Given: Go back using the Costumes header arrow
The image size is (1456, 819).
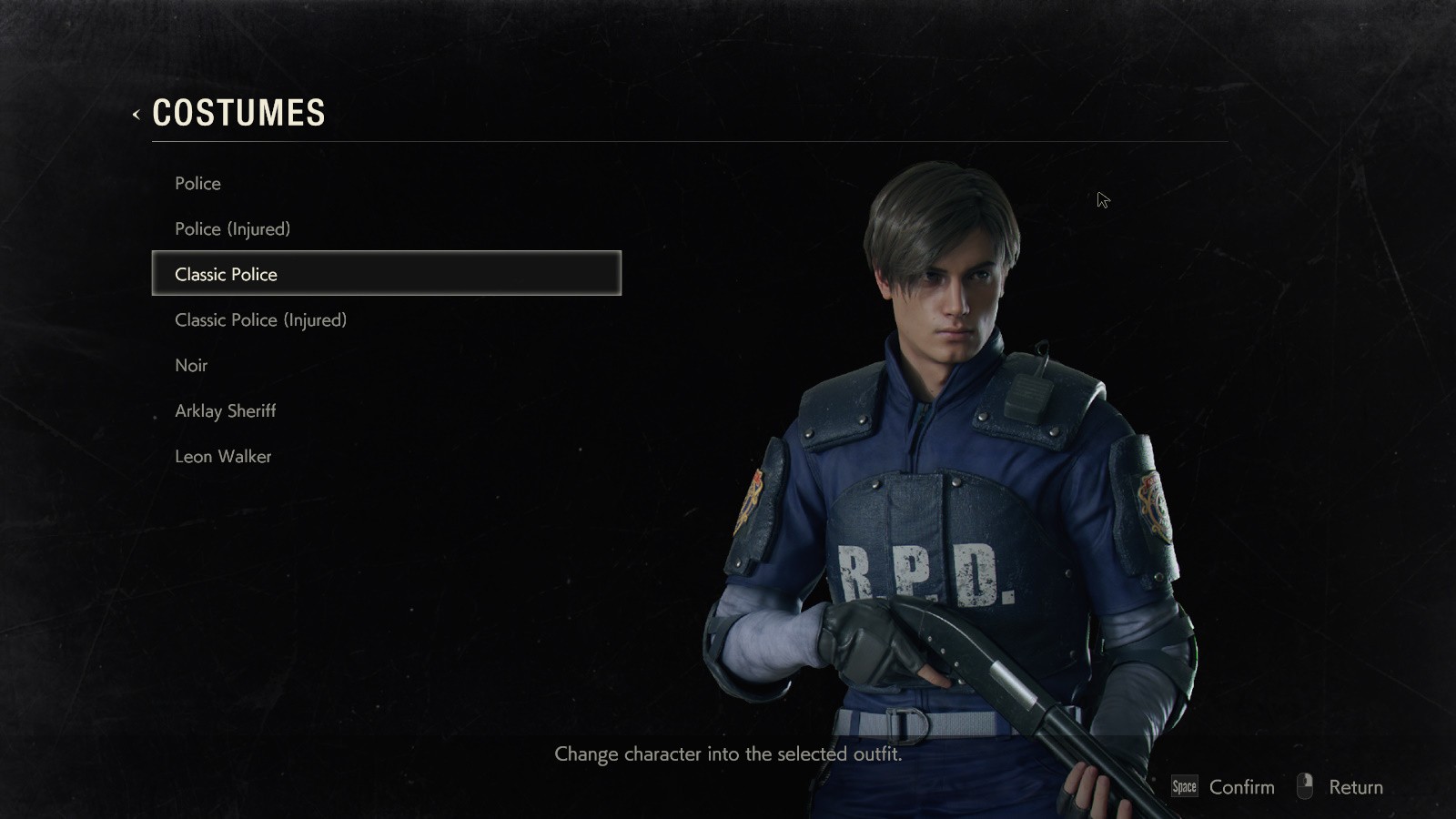Looking at the screenshot, I should 136,115.
